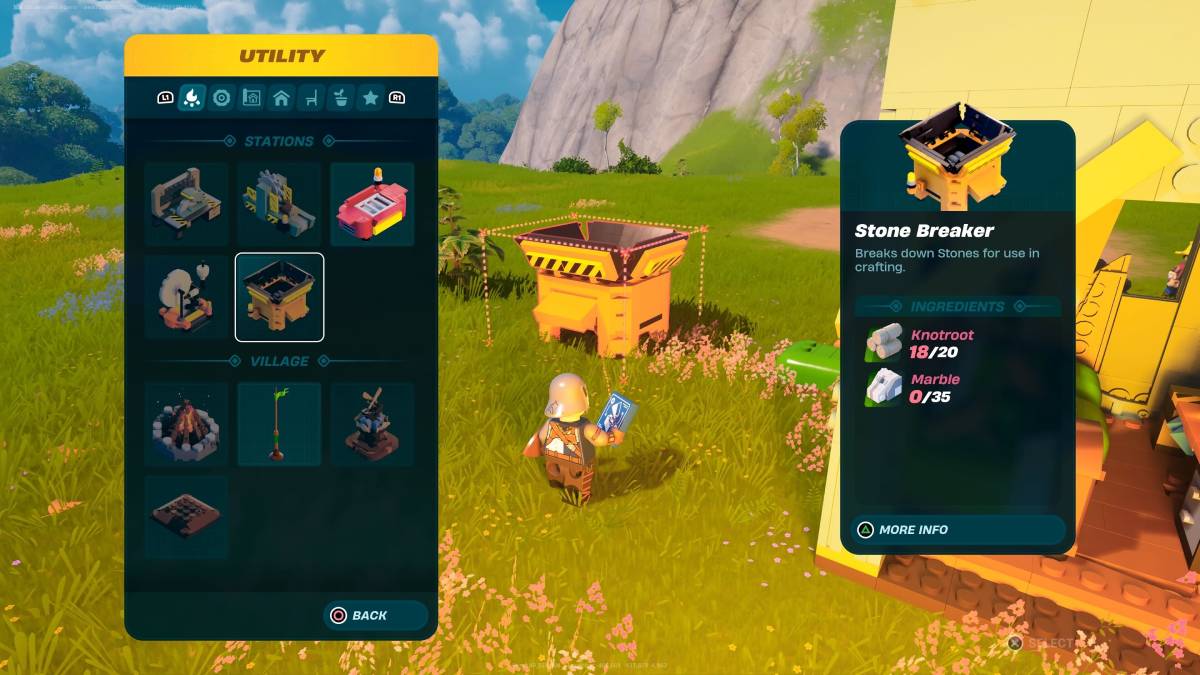Switch to the potted plant tab

[x=341, y=98]
